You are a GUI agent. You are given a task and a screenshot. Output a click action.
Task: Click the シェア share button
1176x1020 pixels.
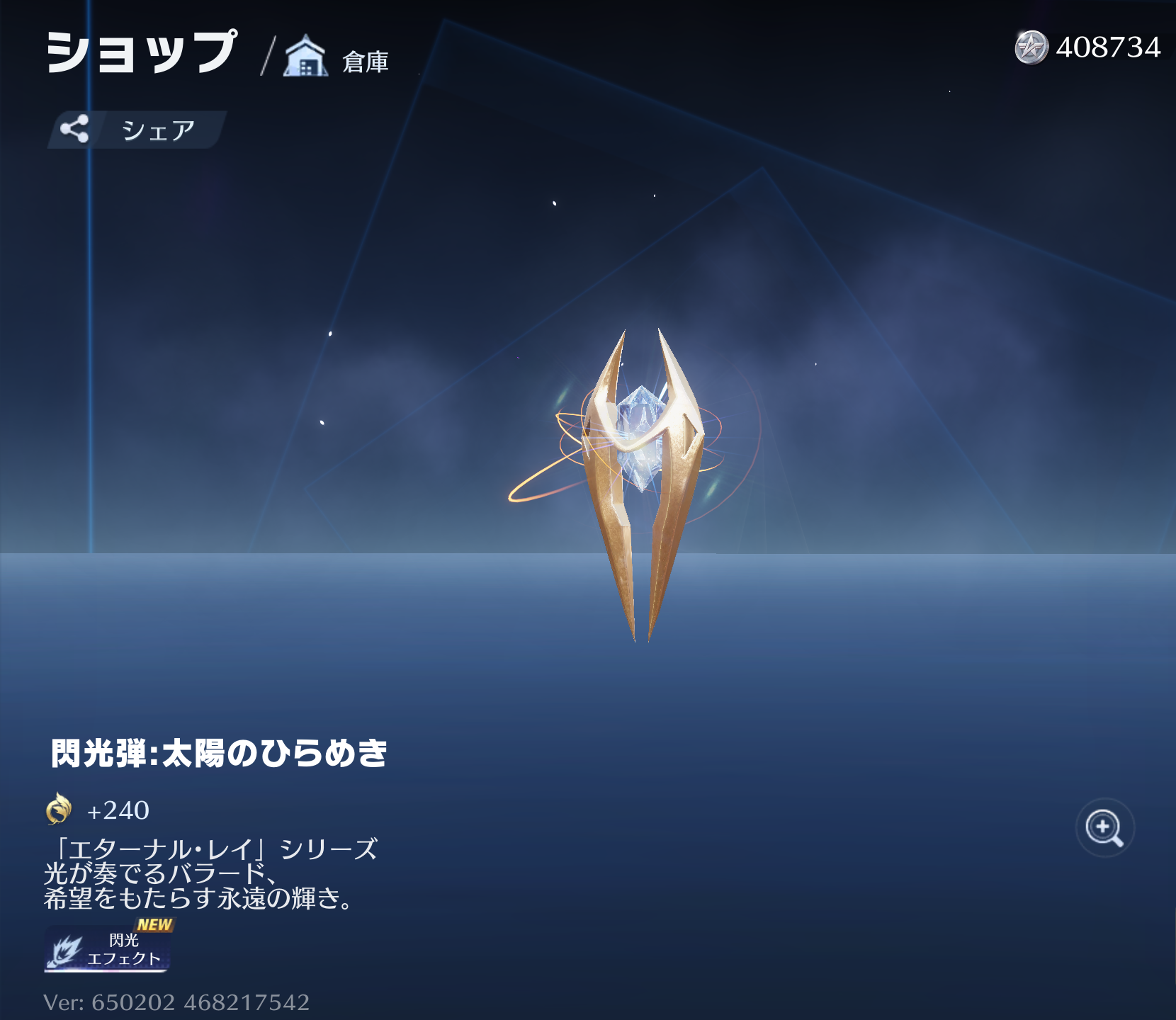[x=136, y=130]
